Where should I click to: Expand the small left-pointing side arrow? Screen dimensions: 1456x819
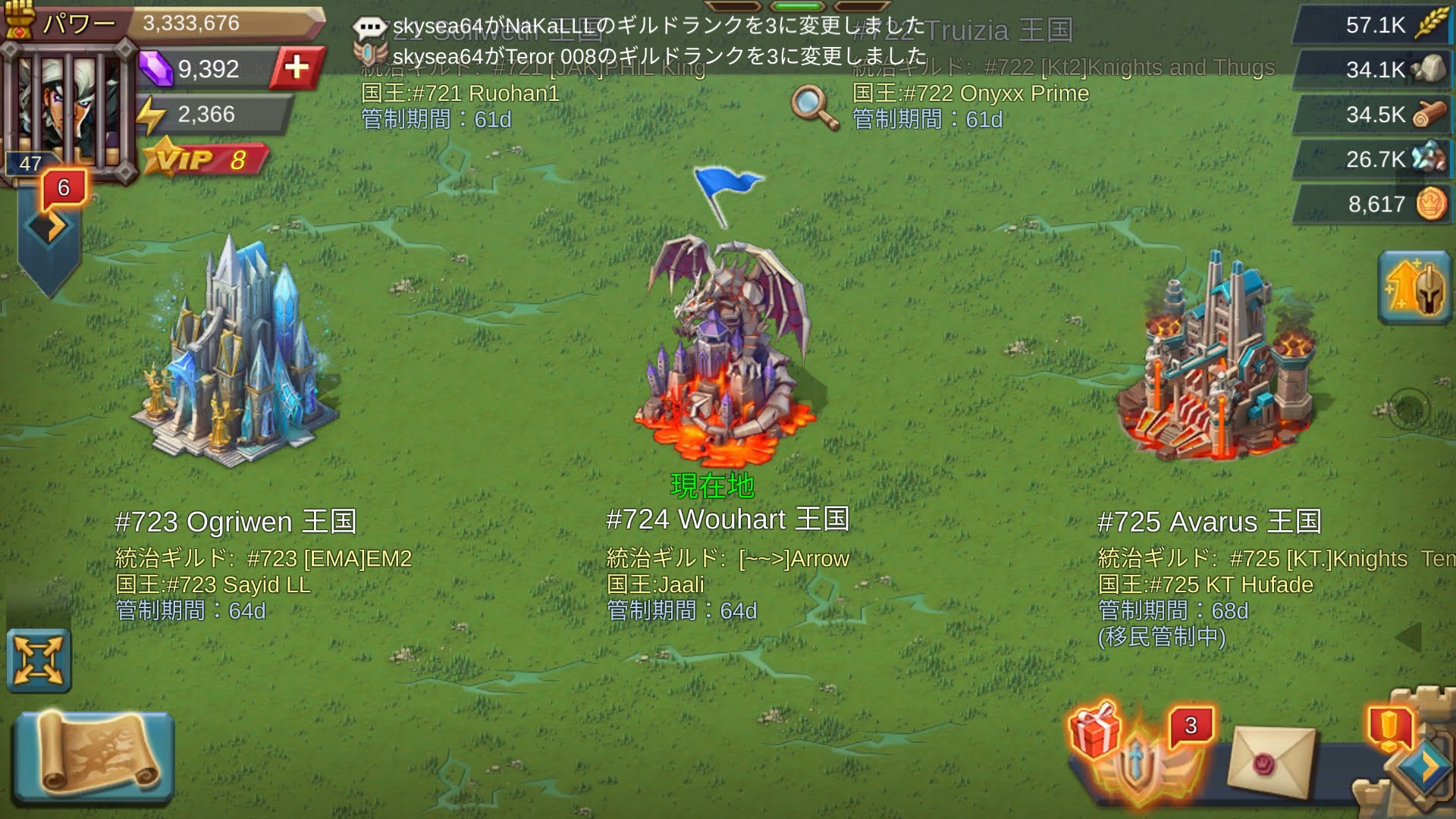(x=1409, y=637)
